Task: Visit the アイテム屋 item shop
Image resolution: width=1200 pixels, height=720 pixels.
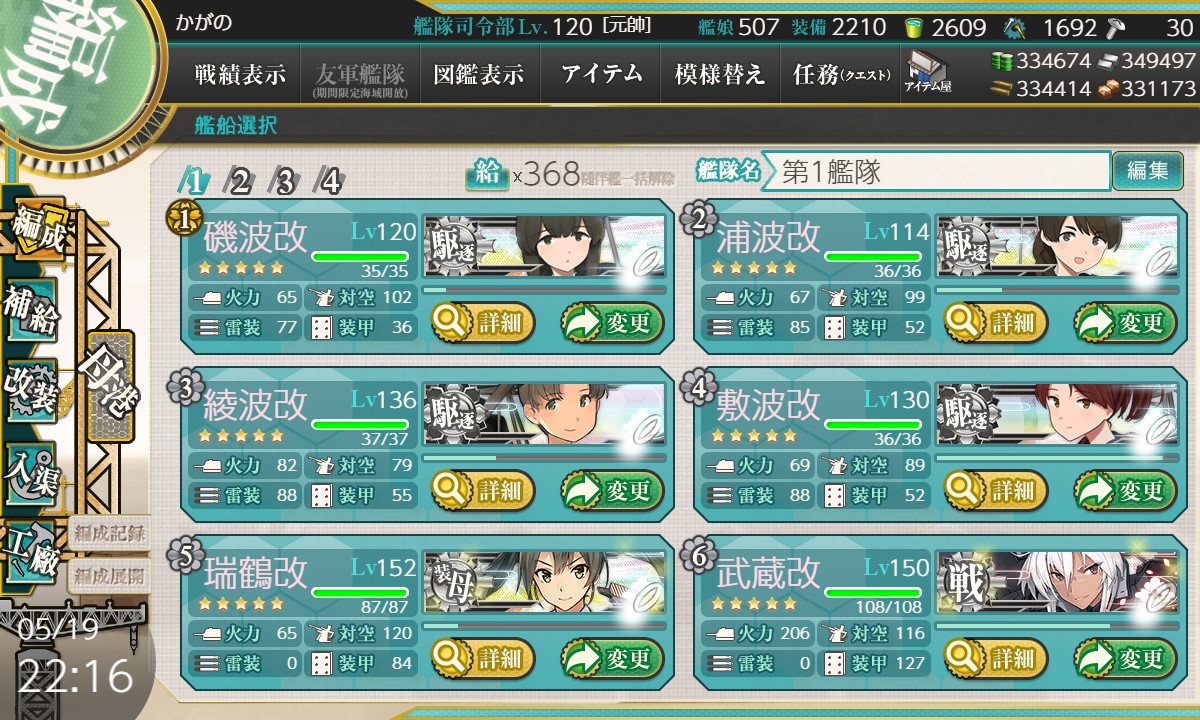Action: [928, 73]
